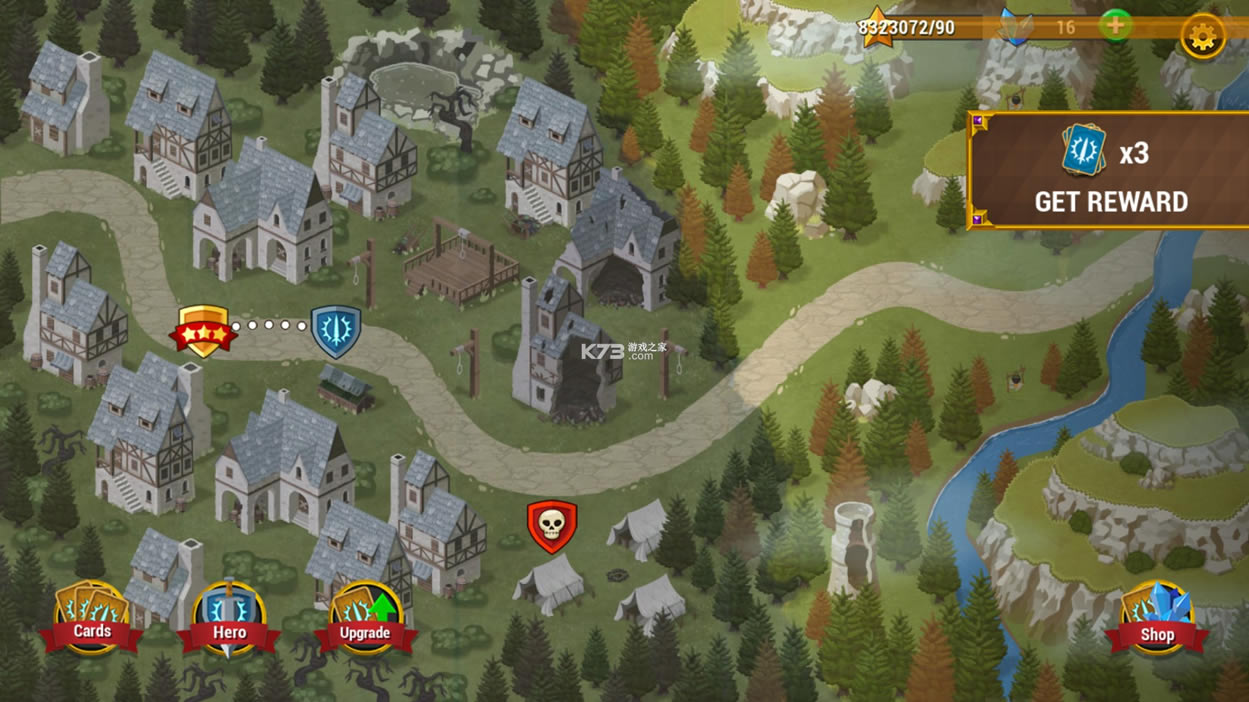Claim the Get Reward card pack

coord(1110,172)
